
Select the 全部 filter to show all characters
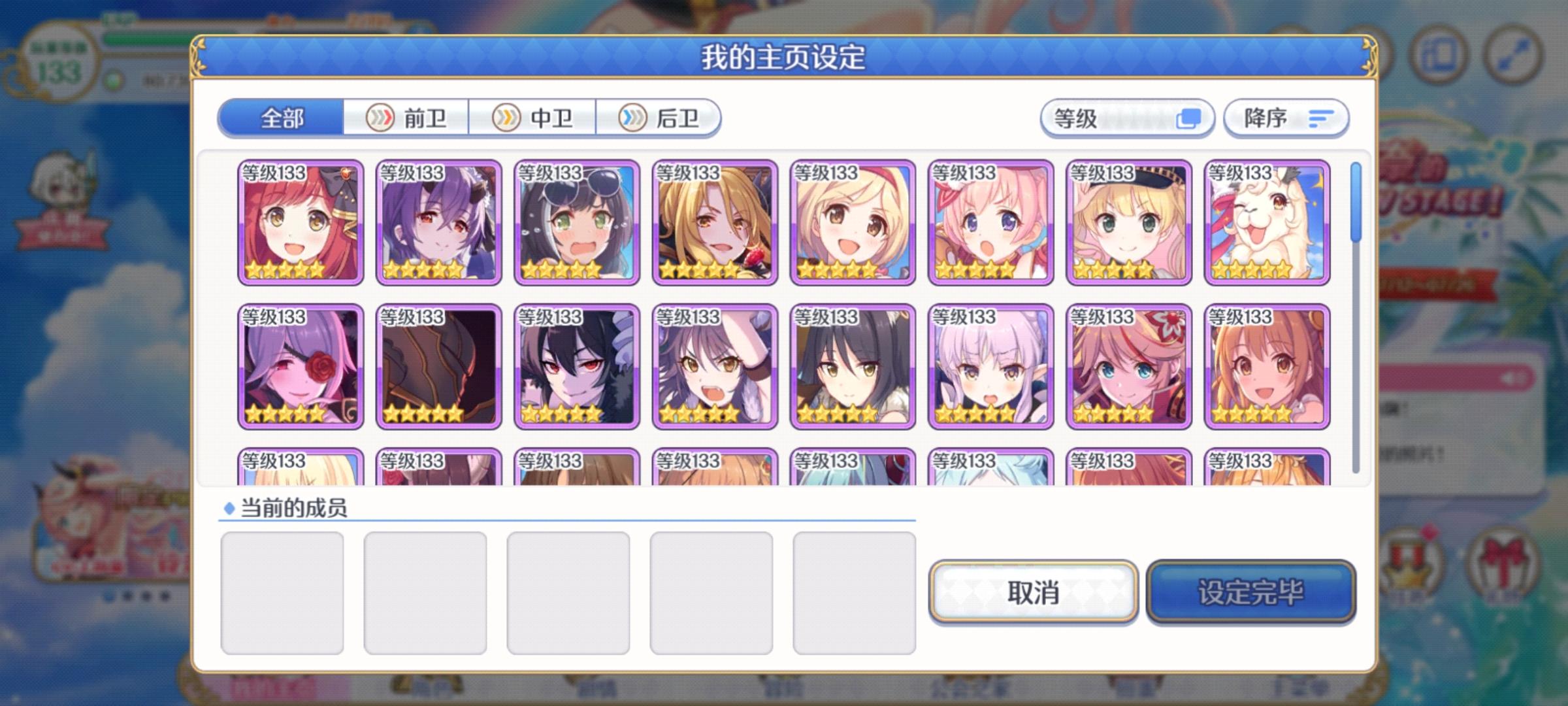tap(281, 118)
